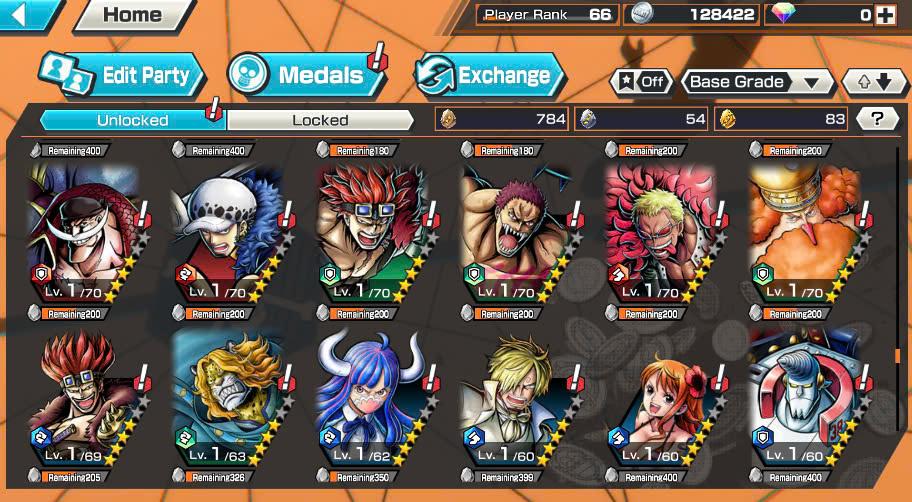Open help with the question mark button
The height and width of the screenshot is (502, 912).
click(x=877, y=119)
